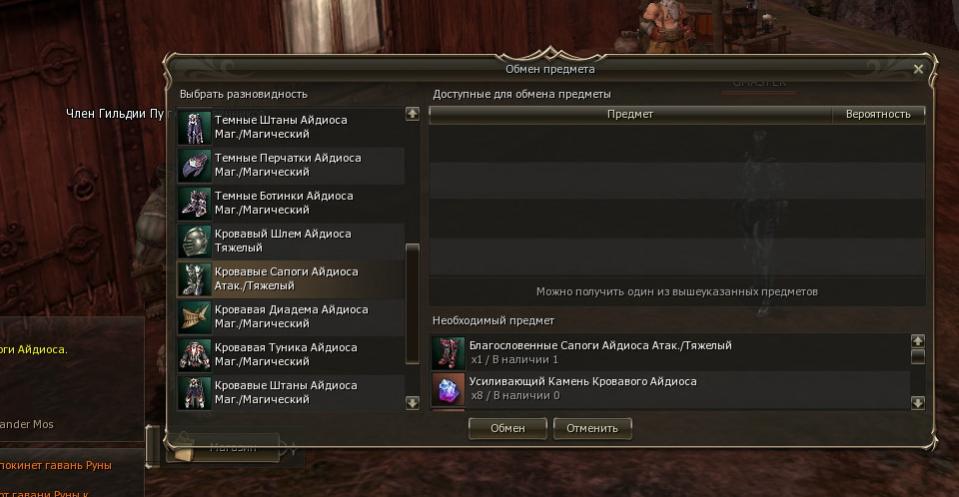Cancel the exchange with the Отменить button
The width and height of the screenshot is (959, 497).
pos(592,428)
